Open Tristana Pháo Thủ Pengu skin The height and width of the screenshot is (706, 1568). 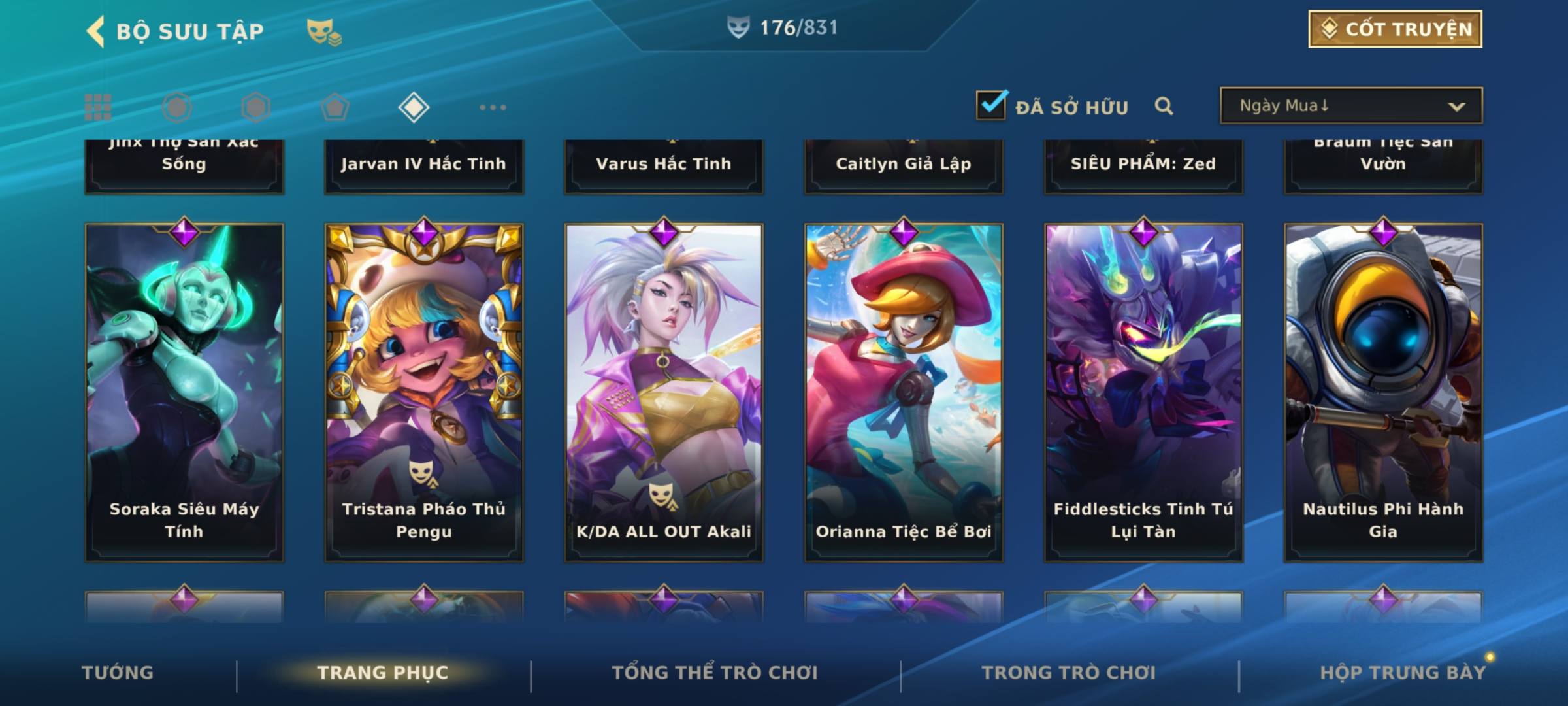424,392
